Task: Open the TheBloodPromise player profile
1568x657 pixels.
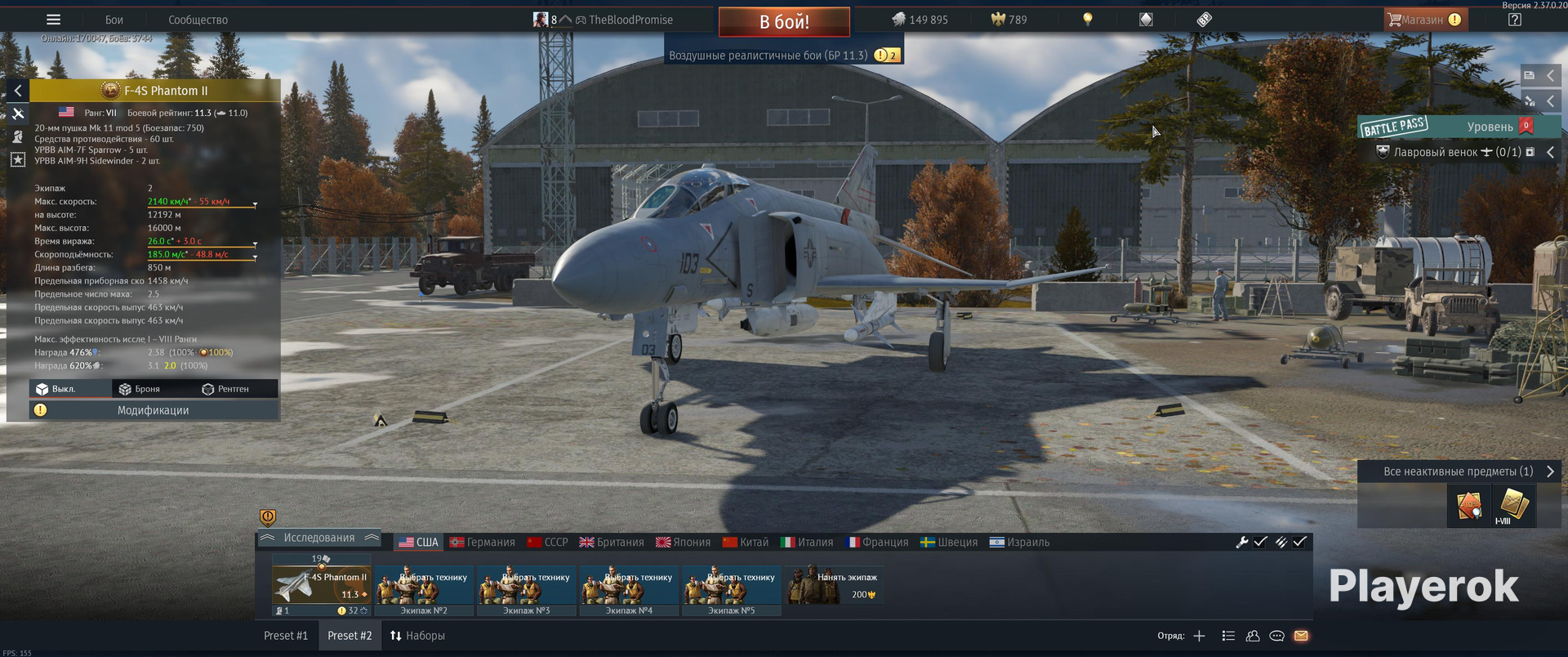Action: point(630,20)
